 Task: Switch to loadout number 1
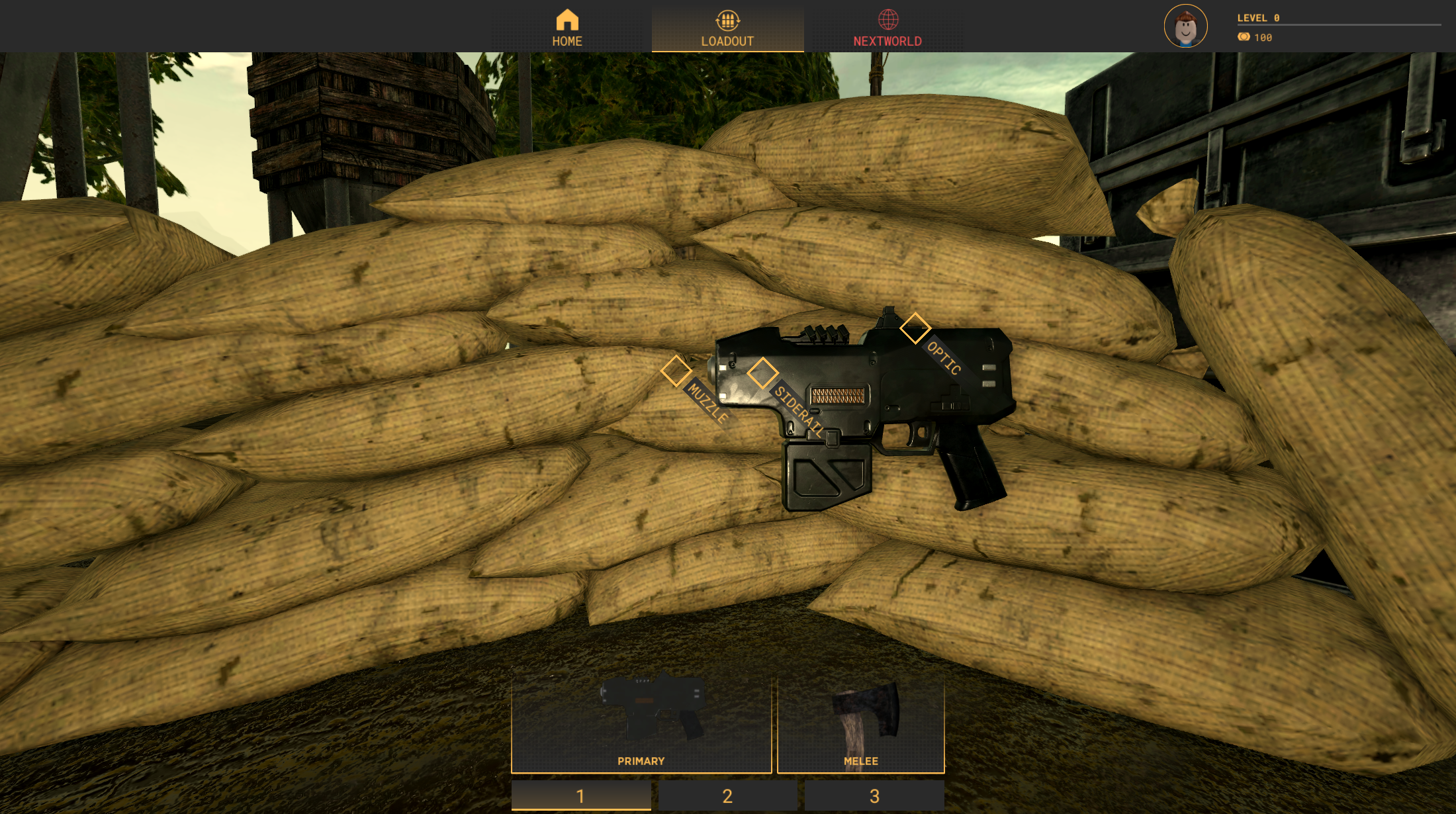tap(580, 795)
